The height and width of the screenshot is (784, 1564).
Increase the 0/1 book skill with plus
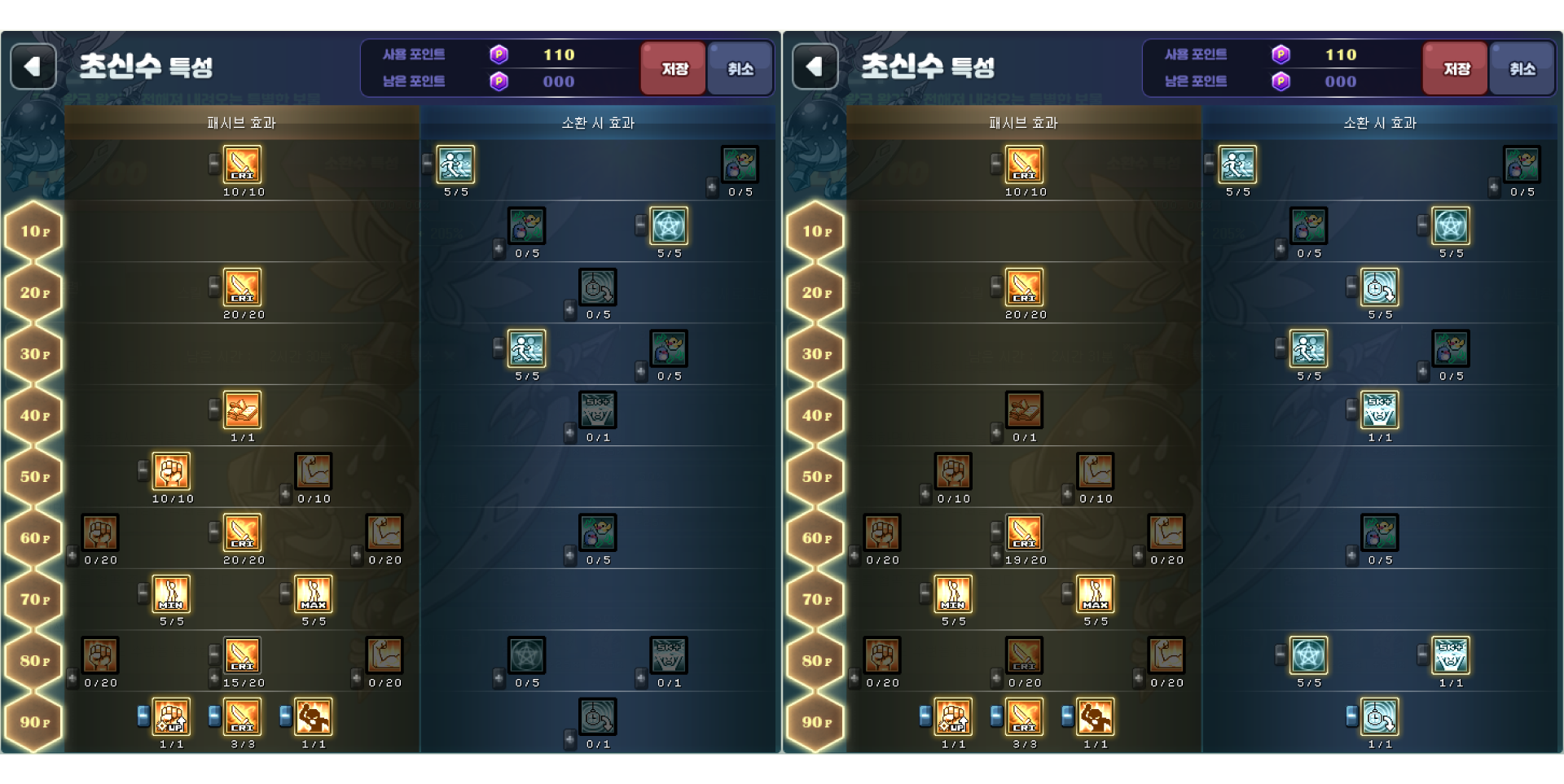click(996, 432)
